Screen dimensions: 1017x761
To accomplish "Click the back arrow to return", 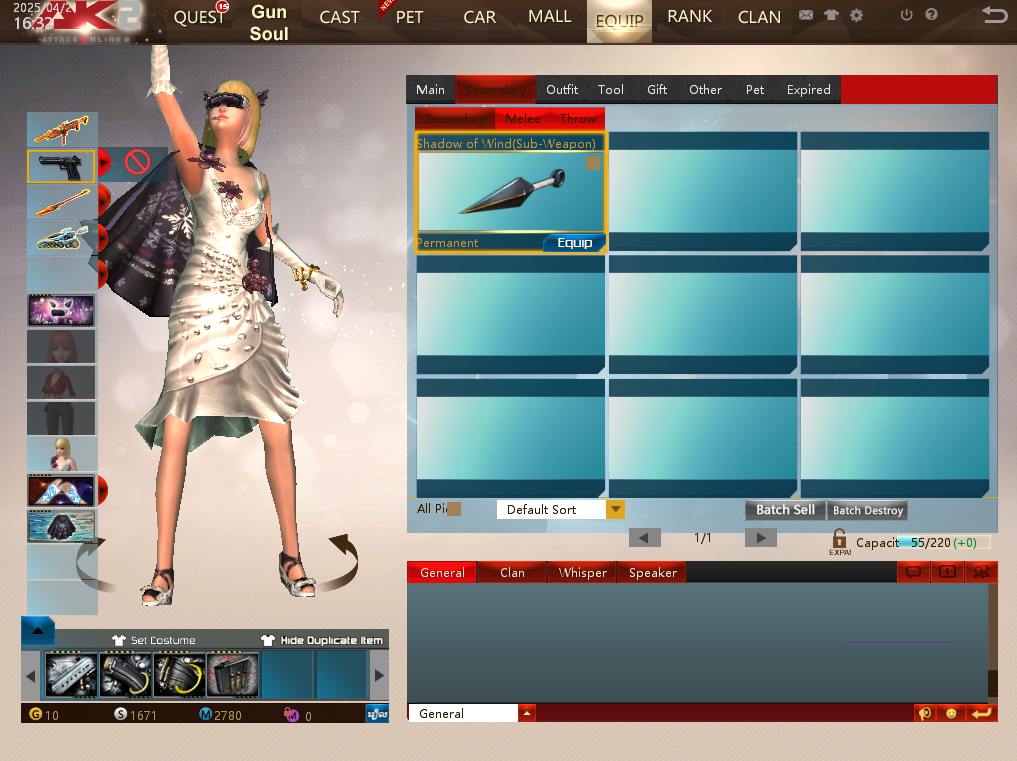I will pos(994,15).
